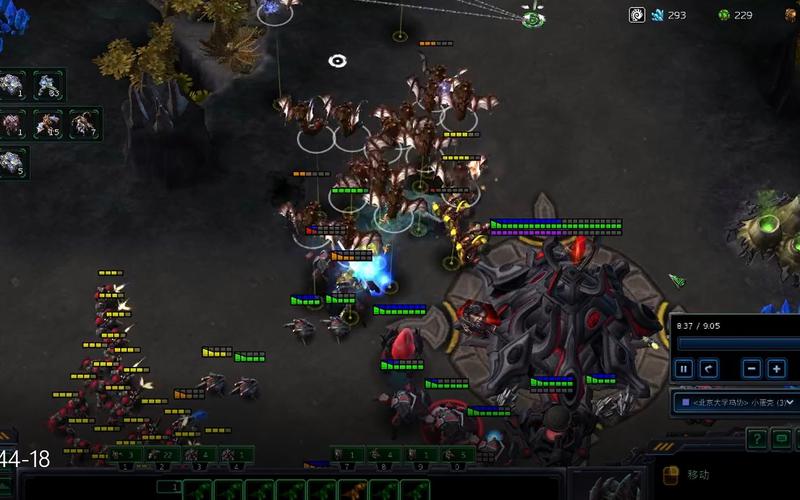This screenshot has width=800, height=500.
Task: Select control group 8 tab
Action: point(382,456)
